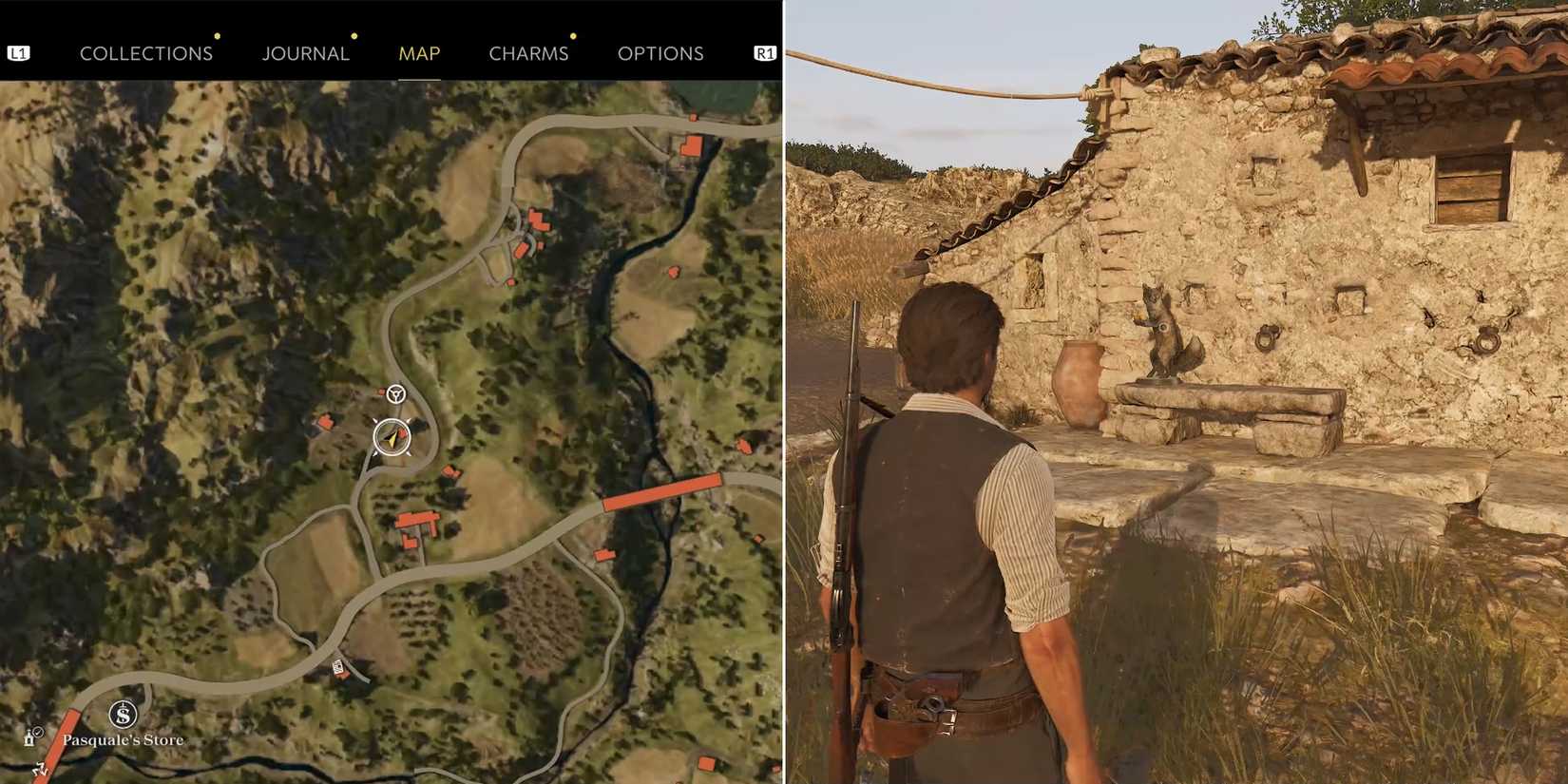The width and height of the screenshot is (1568, 784).
Task: Select the MAP tab
Action: click(x=418, y=53)
